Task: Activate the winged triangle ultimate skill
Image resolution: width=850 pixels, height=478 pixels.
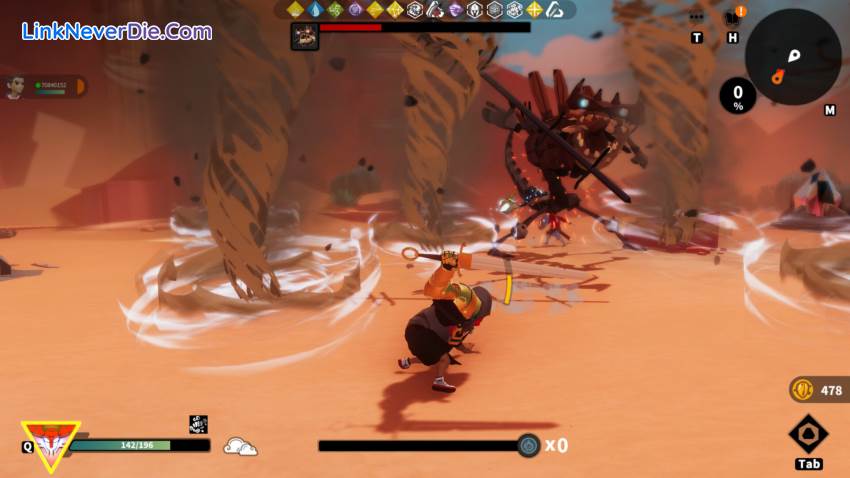Action: [51, 442]
